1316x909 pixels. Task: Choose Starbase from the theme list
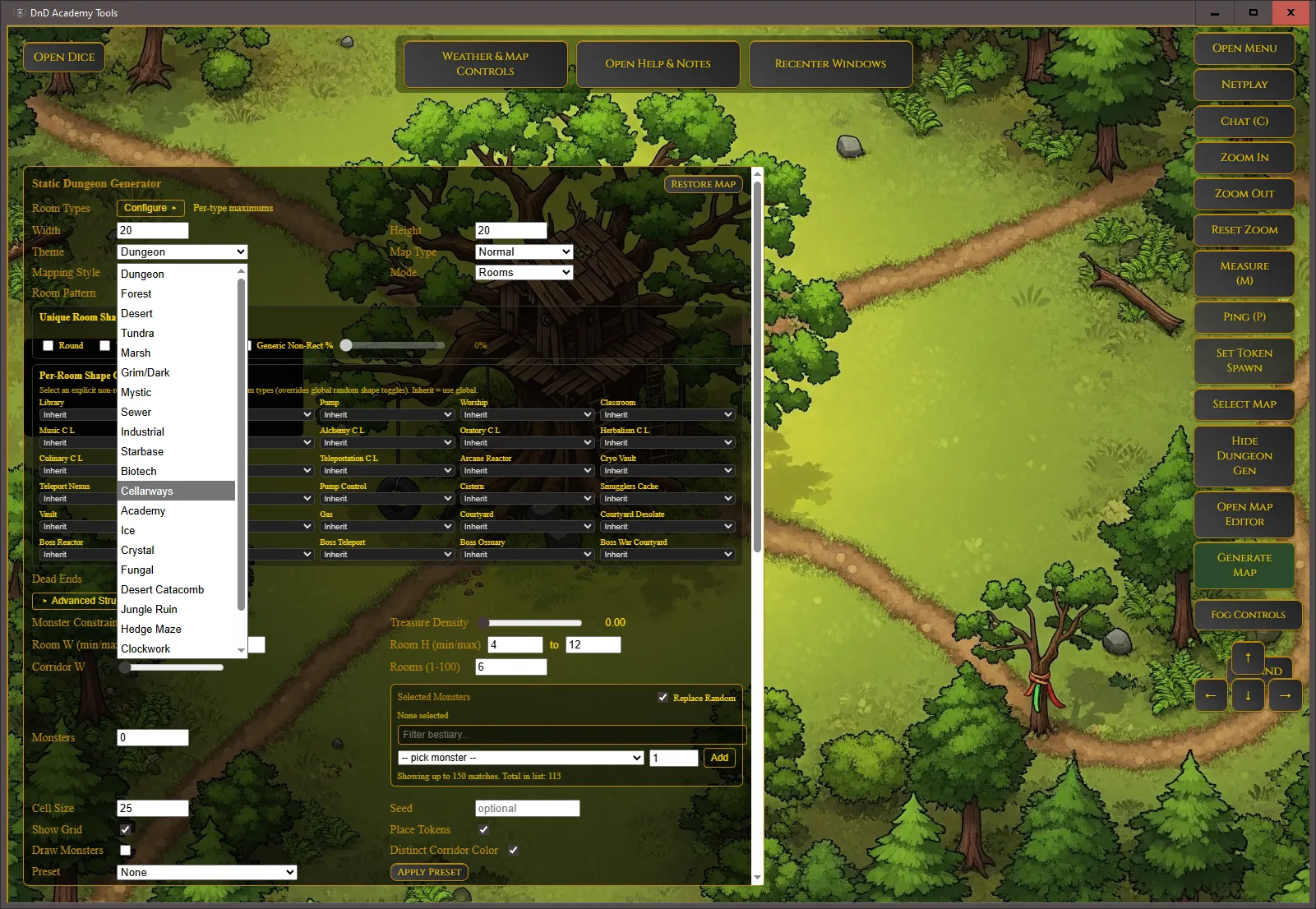pyautogui.click(x=142, y=451)
